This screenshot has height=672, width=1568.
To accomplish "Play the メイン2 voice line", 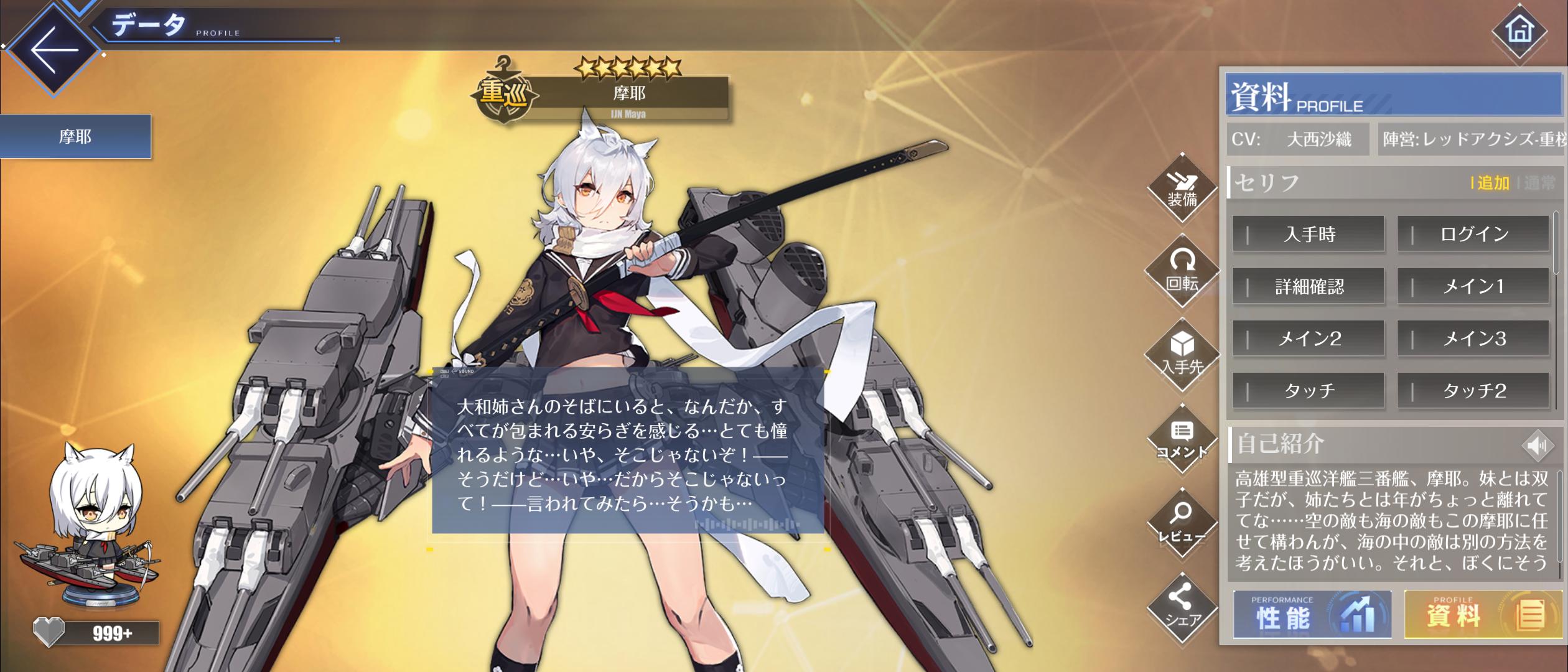I will 1308,339.
